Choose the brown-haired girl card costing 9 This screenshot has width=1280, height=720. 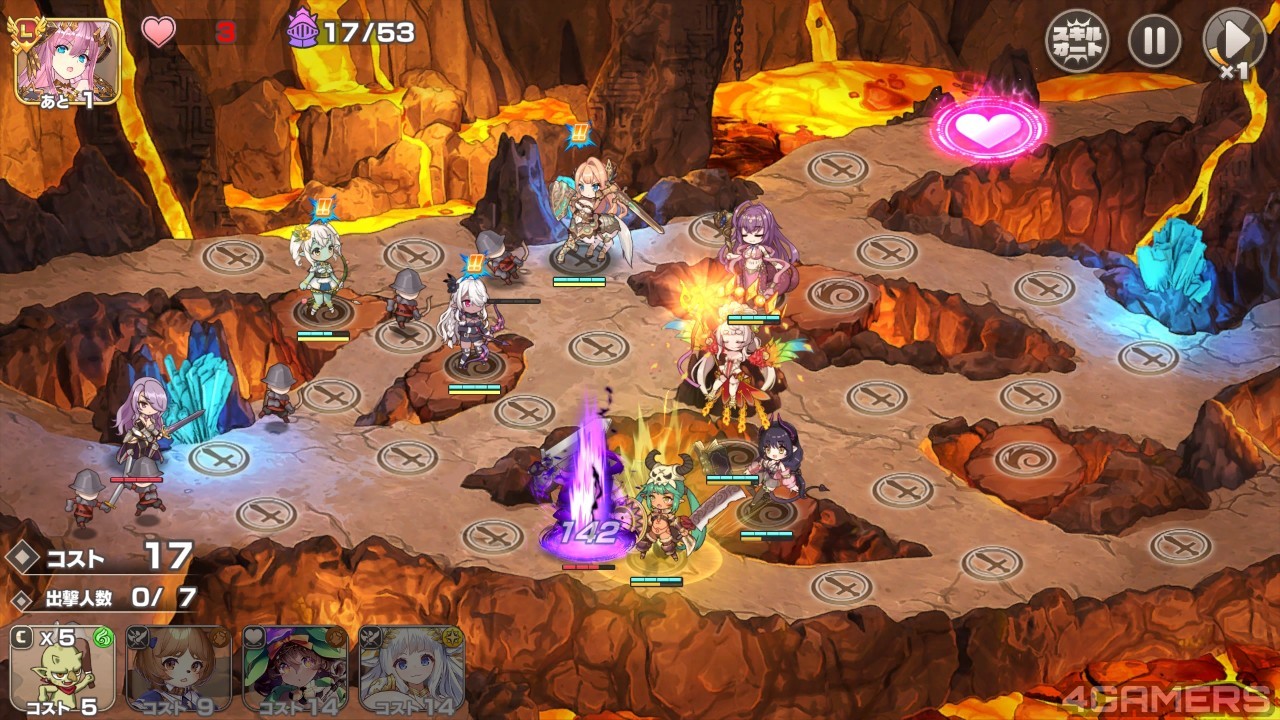[x=178, y=669]
